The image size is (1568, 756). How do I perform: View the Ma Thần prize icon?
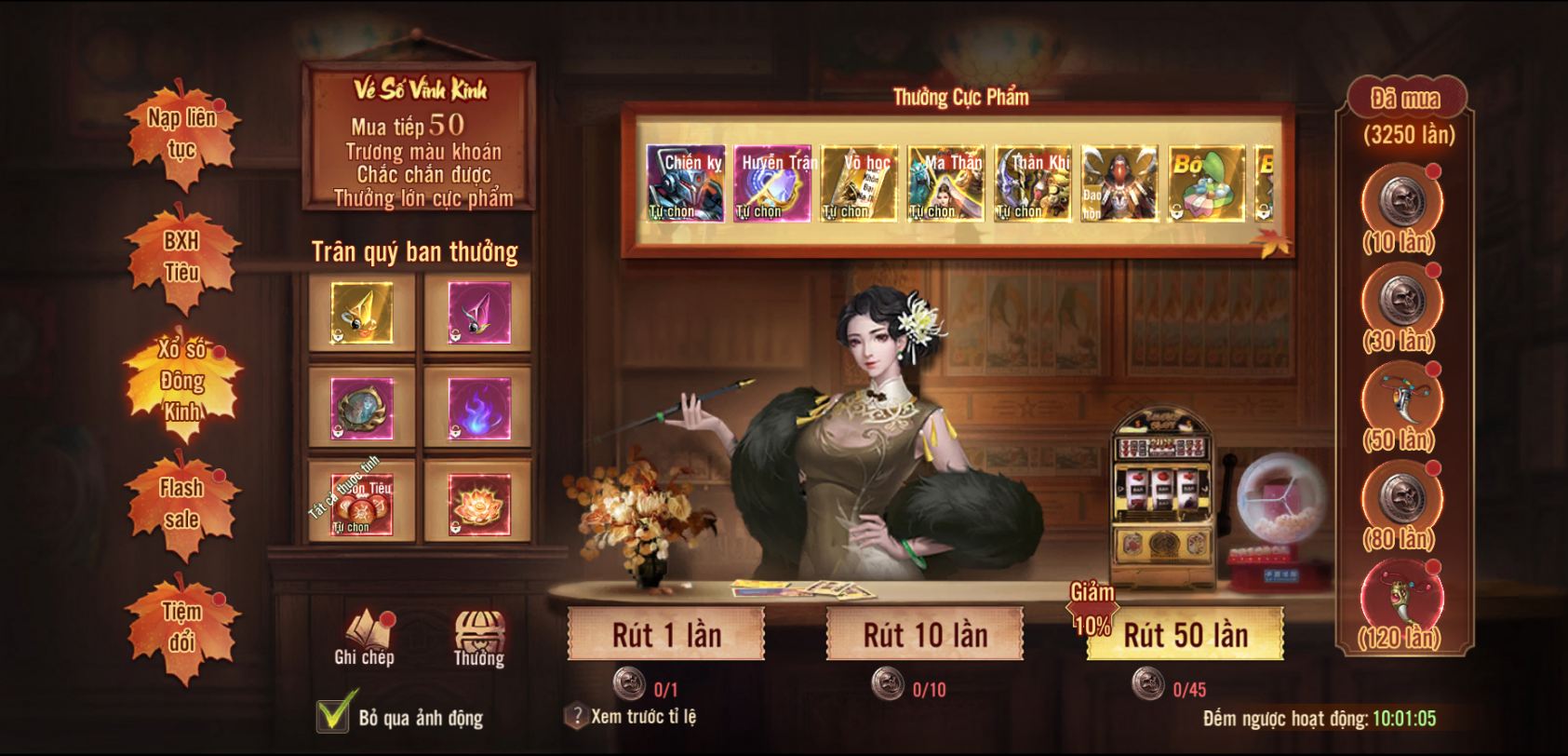945,183
